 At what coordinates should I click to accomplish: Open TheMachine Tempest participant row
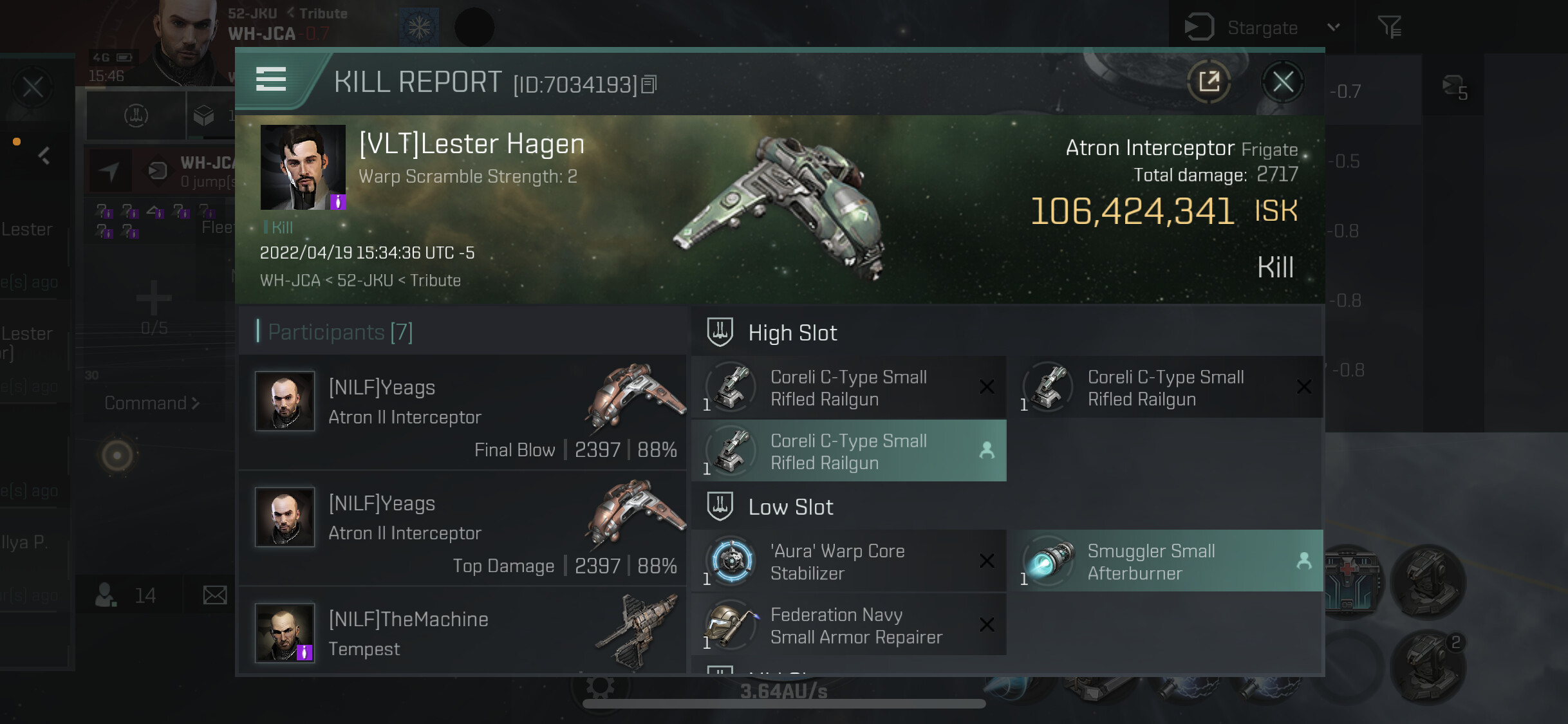pos(462,633)
